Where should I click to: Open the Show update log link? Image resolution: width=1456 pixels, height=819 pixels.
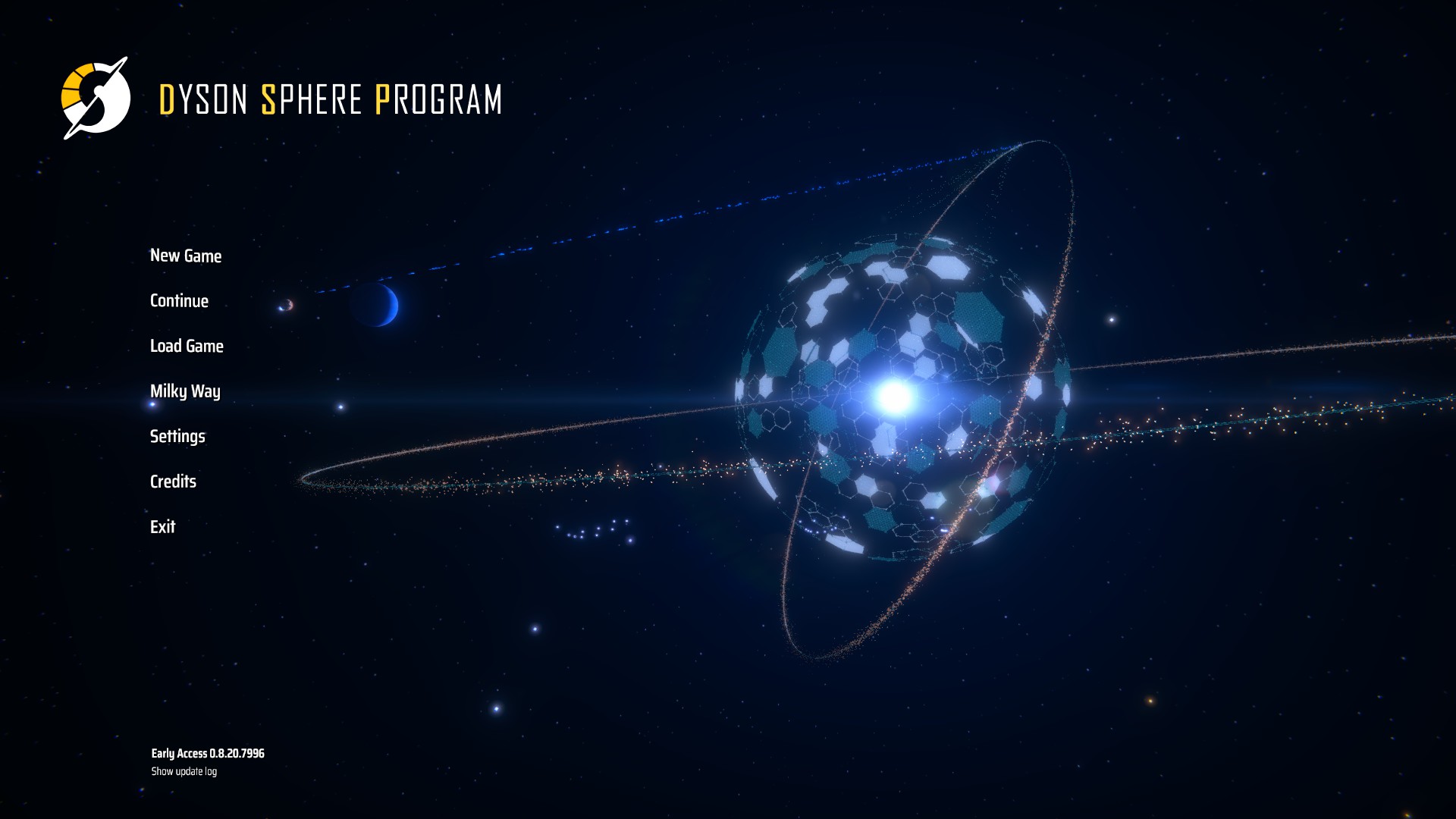point(183,771)
